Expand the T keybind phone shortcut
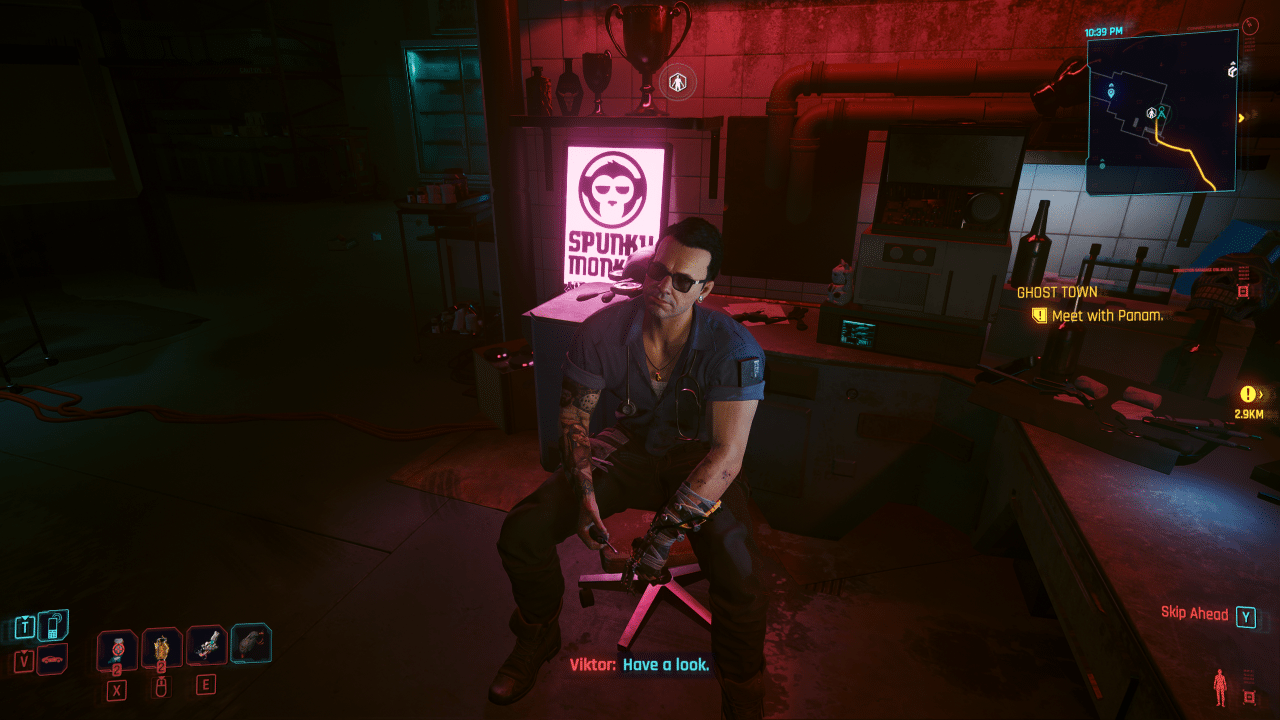The image size is (1280, 720). coord(25,625)
